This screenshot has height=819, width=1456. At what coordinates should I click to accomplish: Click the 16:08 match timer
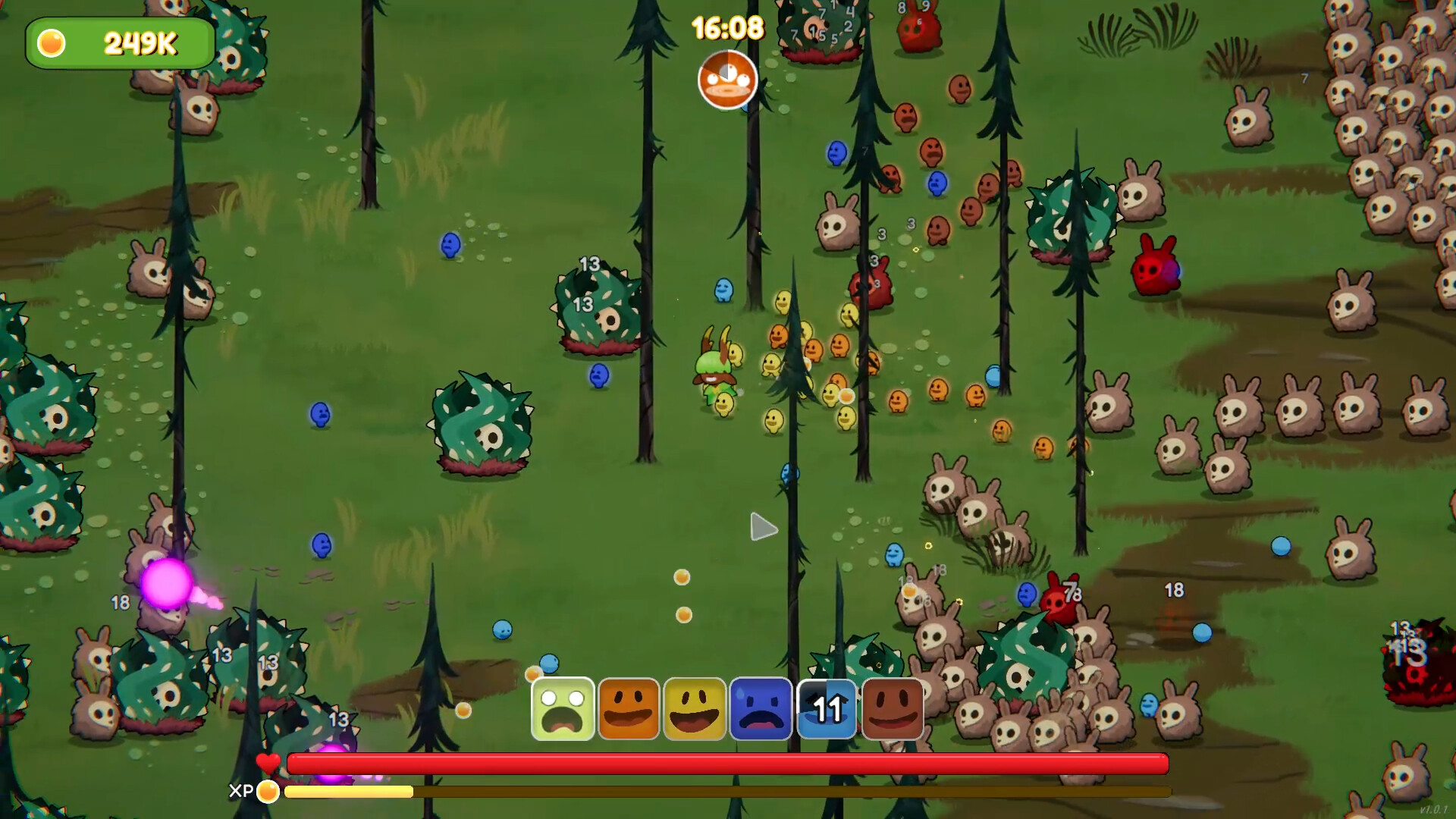pyautogui.click(x=726, y=26)
